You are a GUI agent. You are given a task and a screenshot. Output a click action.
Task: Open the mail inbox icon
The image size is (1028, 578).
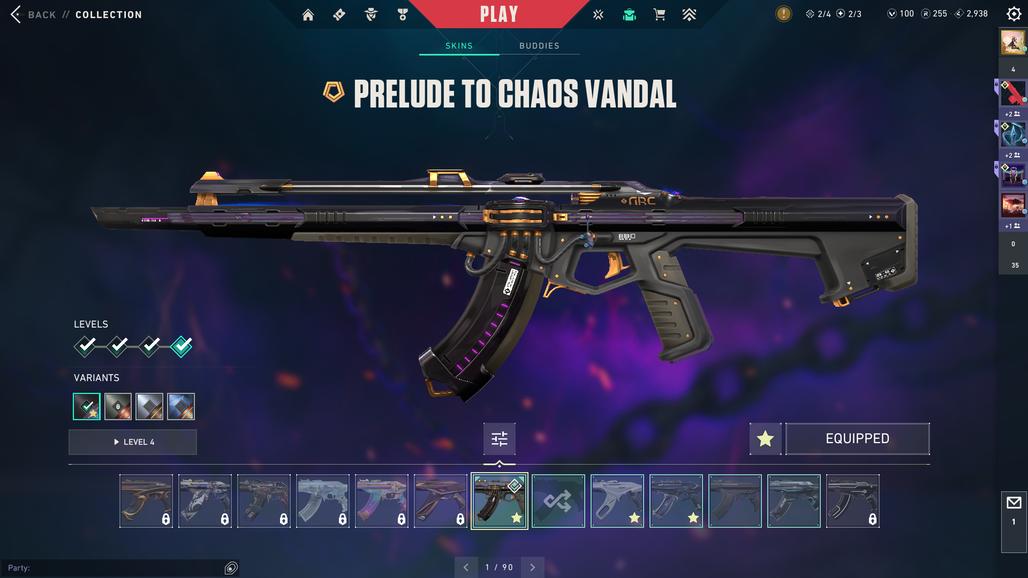1013,503
